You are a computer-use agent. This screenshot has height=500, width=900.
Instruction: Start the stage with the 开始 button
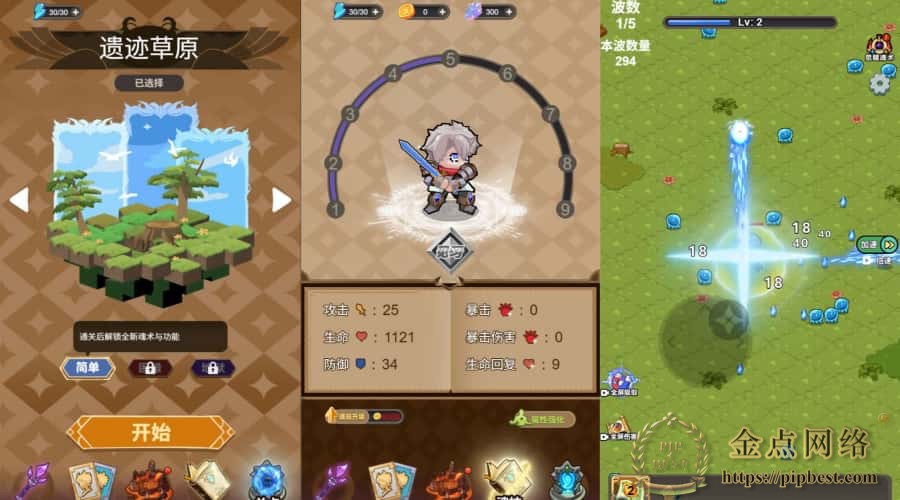(x=150, y=432)
